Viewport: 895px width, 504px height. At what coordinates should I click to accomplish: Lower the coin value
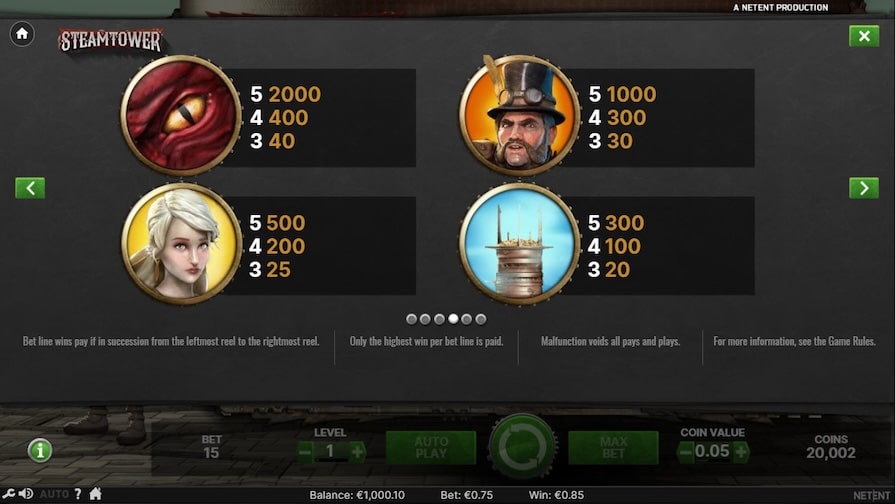tap(686, 452)
